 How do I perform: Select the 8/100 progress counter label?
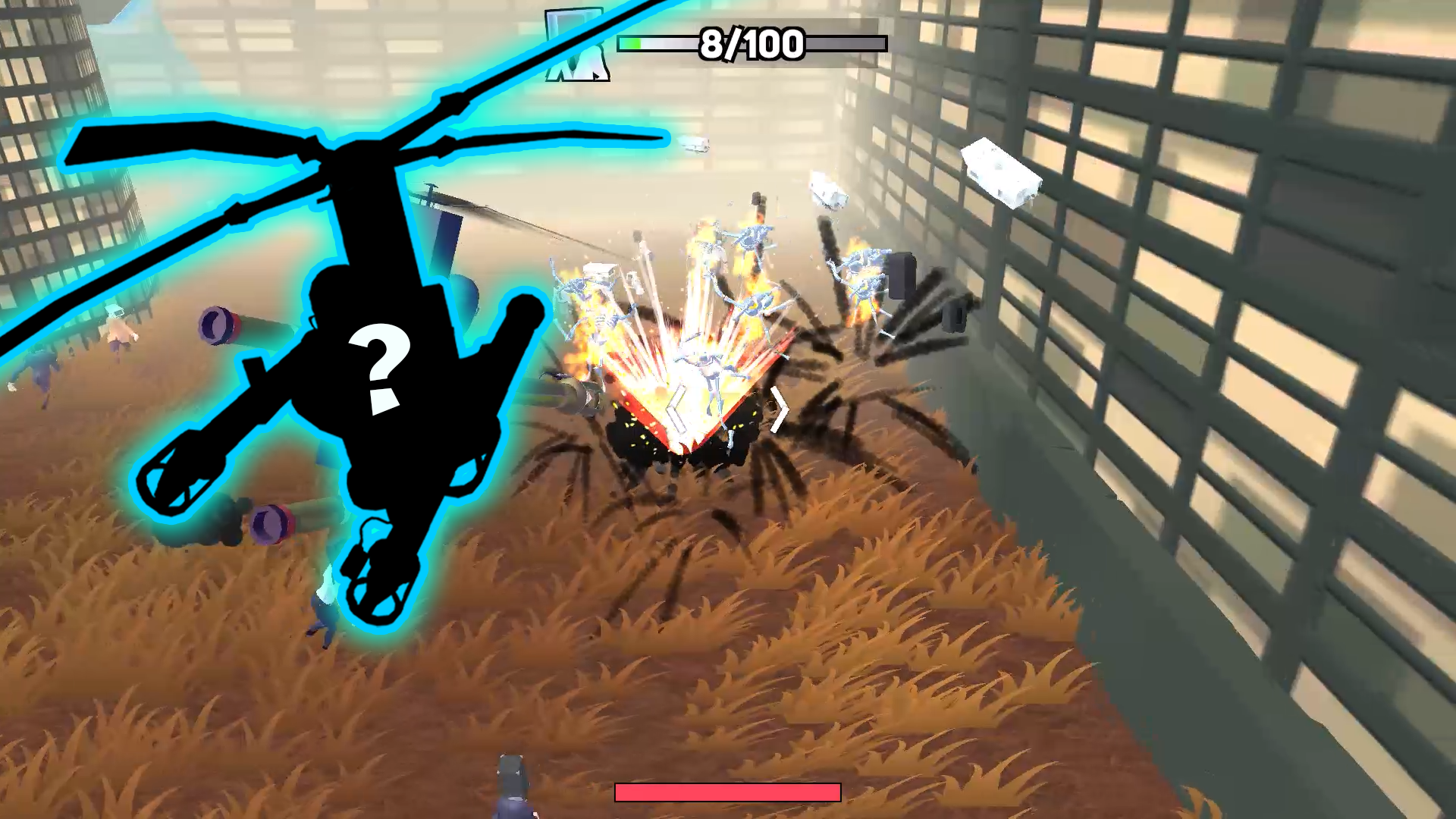tap(749, 43)
